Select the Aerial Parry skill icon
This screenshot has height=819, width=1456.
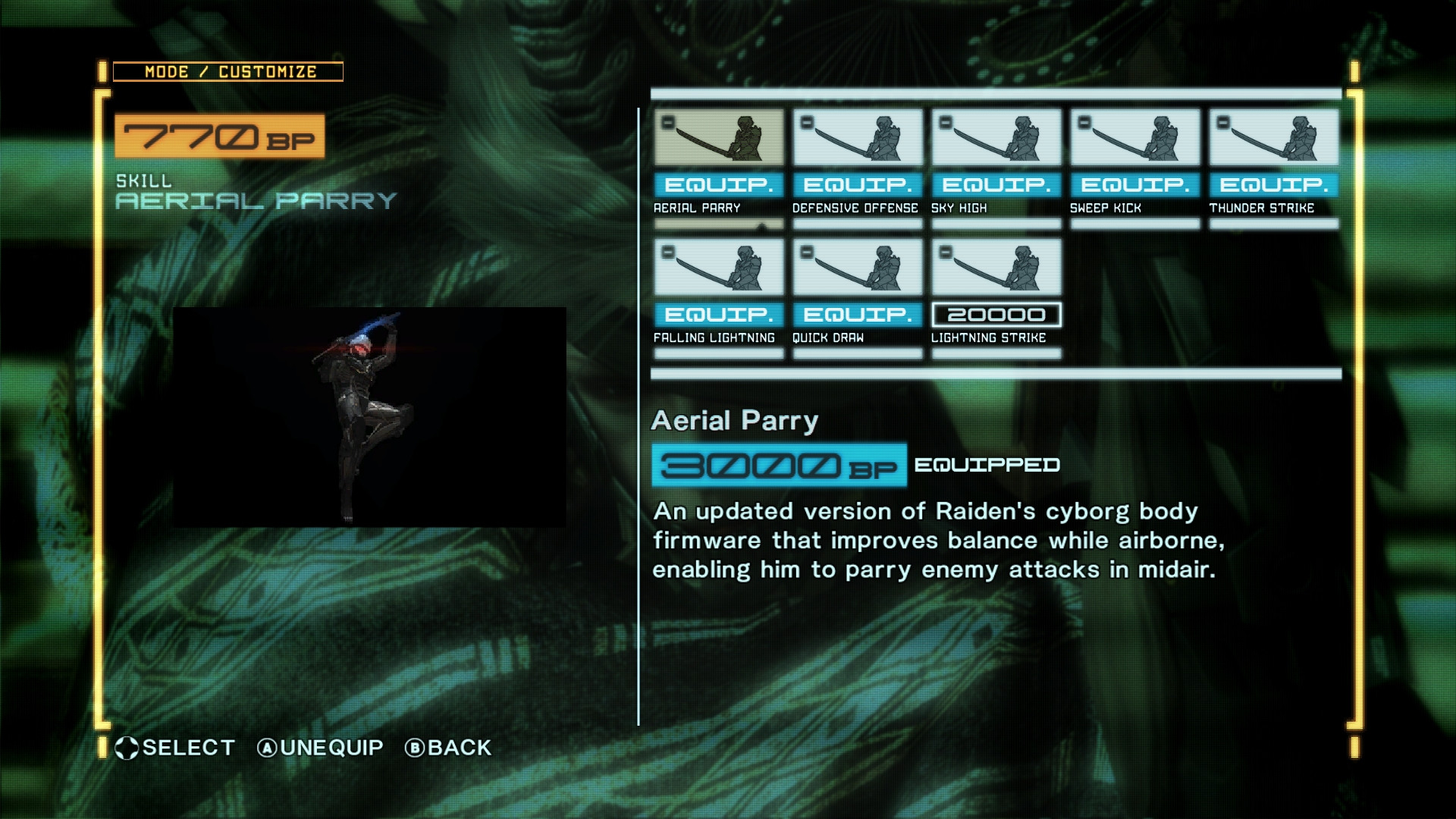tap(717, 138)
